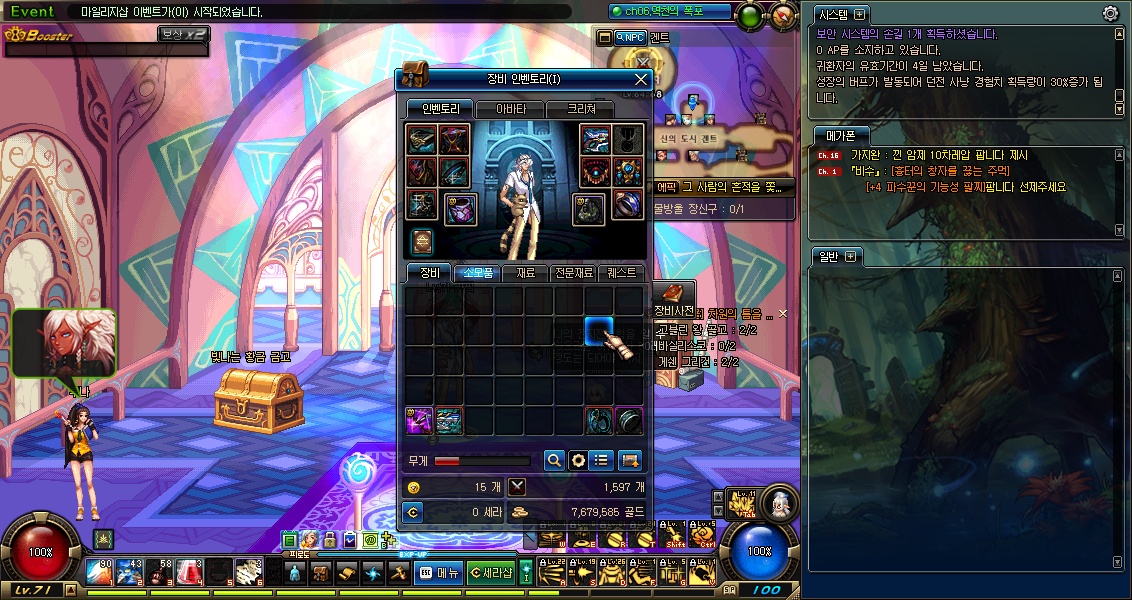Image resolution: width=1132 pixels, height=600 pixels.
Task: Show the 재료 (Materials) item tab
Action: [525, 273]
